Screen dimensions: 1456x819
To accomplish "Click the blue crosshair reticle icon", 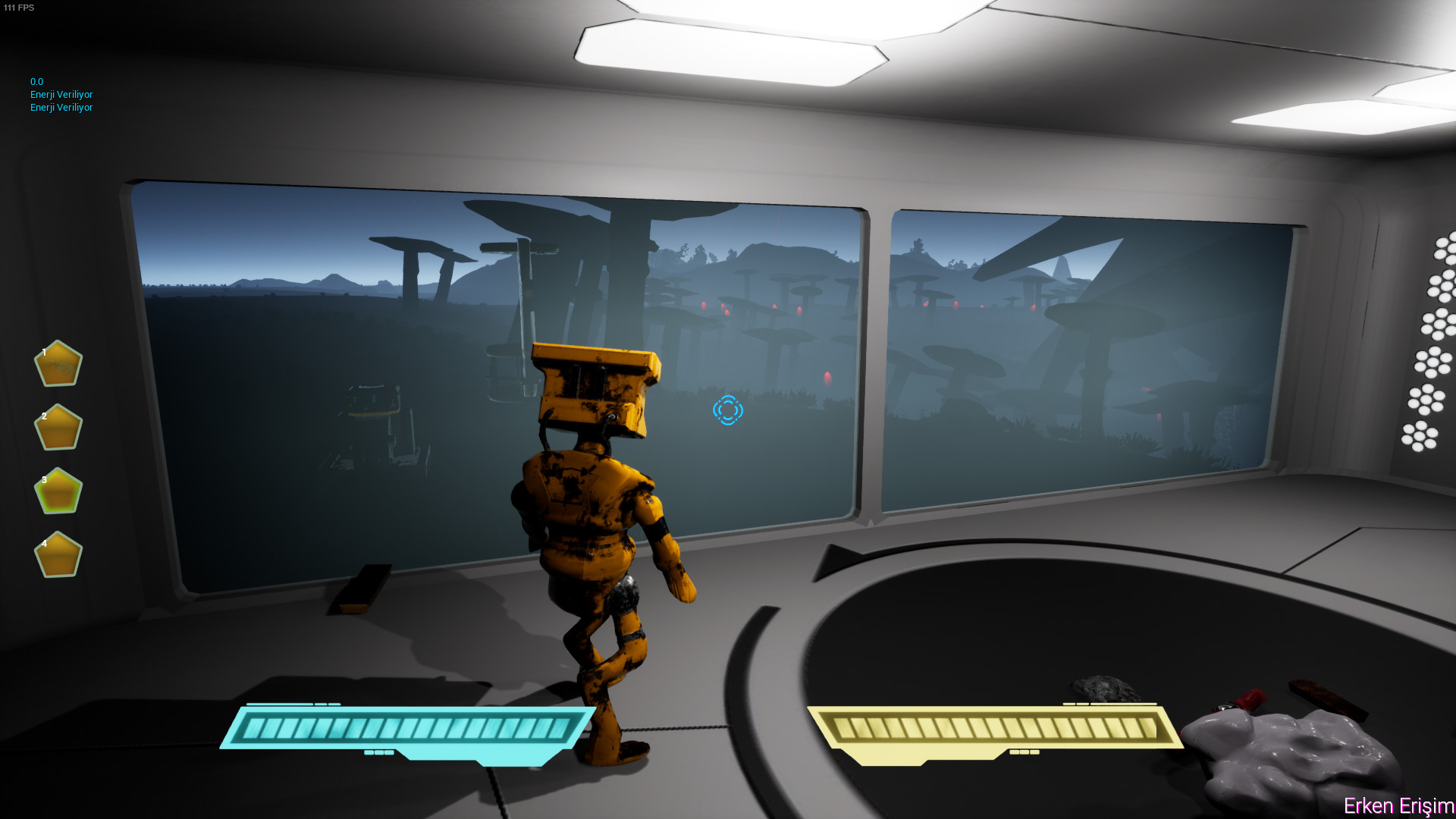I will [x=727, y=410].
